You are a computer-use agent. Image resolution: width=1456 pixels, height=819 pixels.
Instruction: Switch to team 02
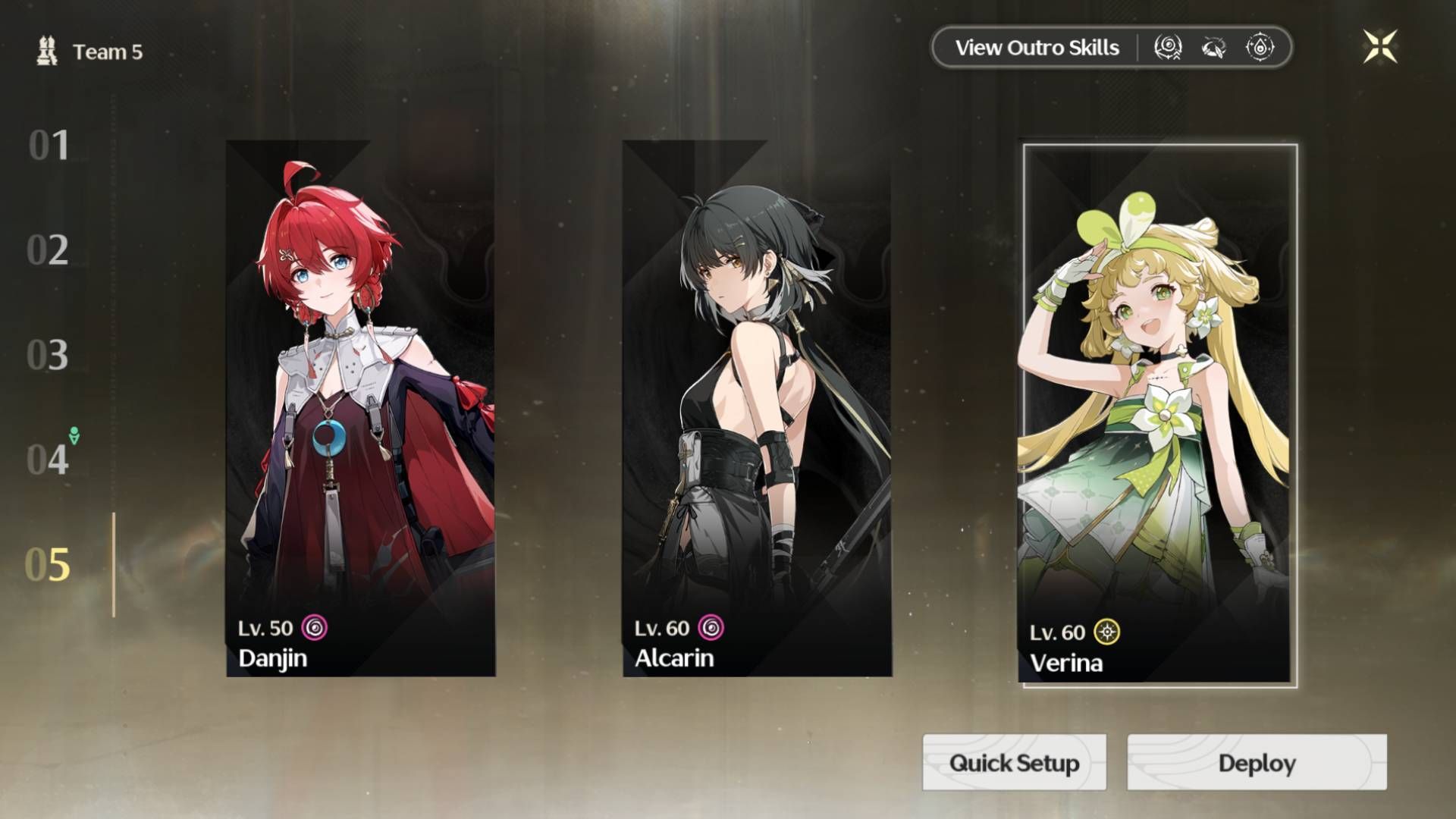(x=48, y=250)
